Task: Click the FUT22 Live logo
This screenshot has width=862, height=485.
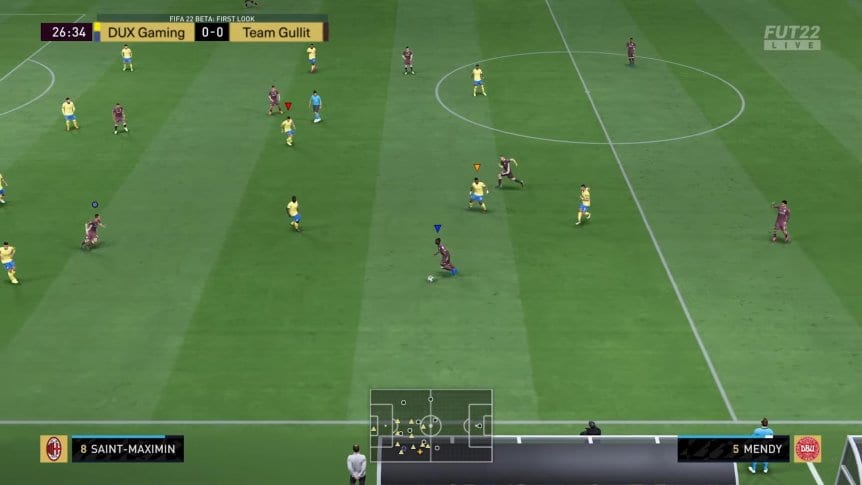Action: 792,37
